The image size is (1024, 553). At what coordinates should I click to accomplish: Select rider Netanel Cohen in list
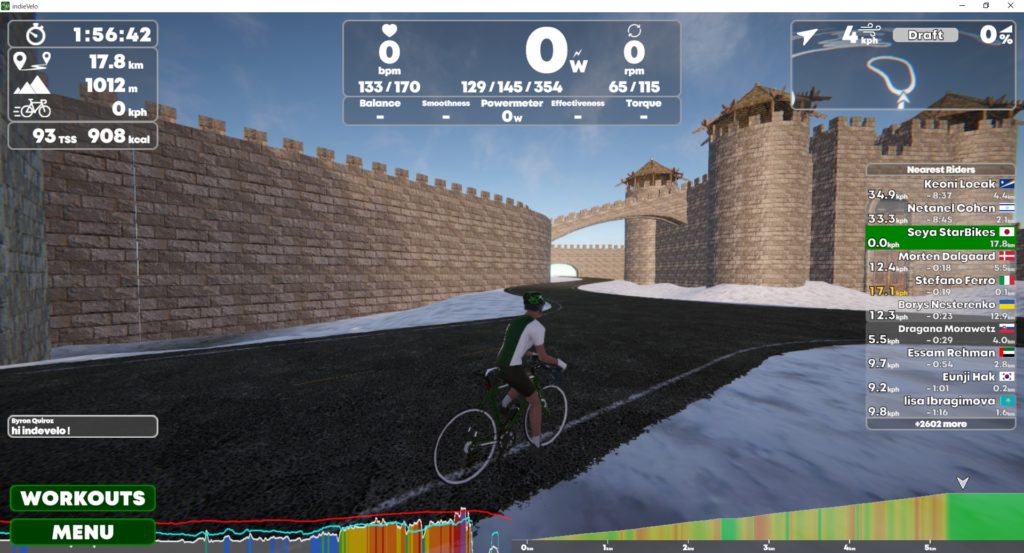tap(940, 214)
